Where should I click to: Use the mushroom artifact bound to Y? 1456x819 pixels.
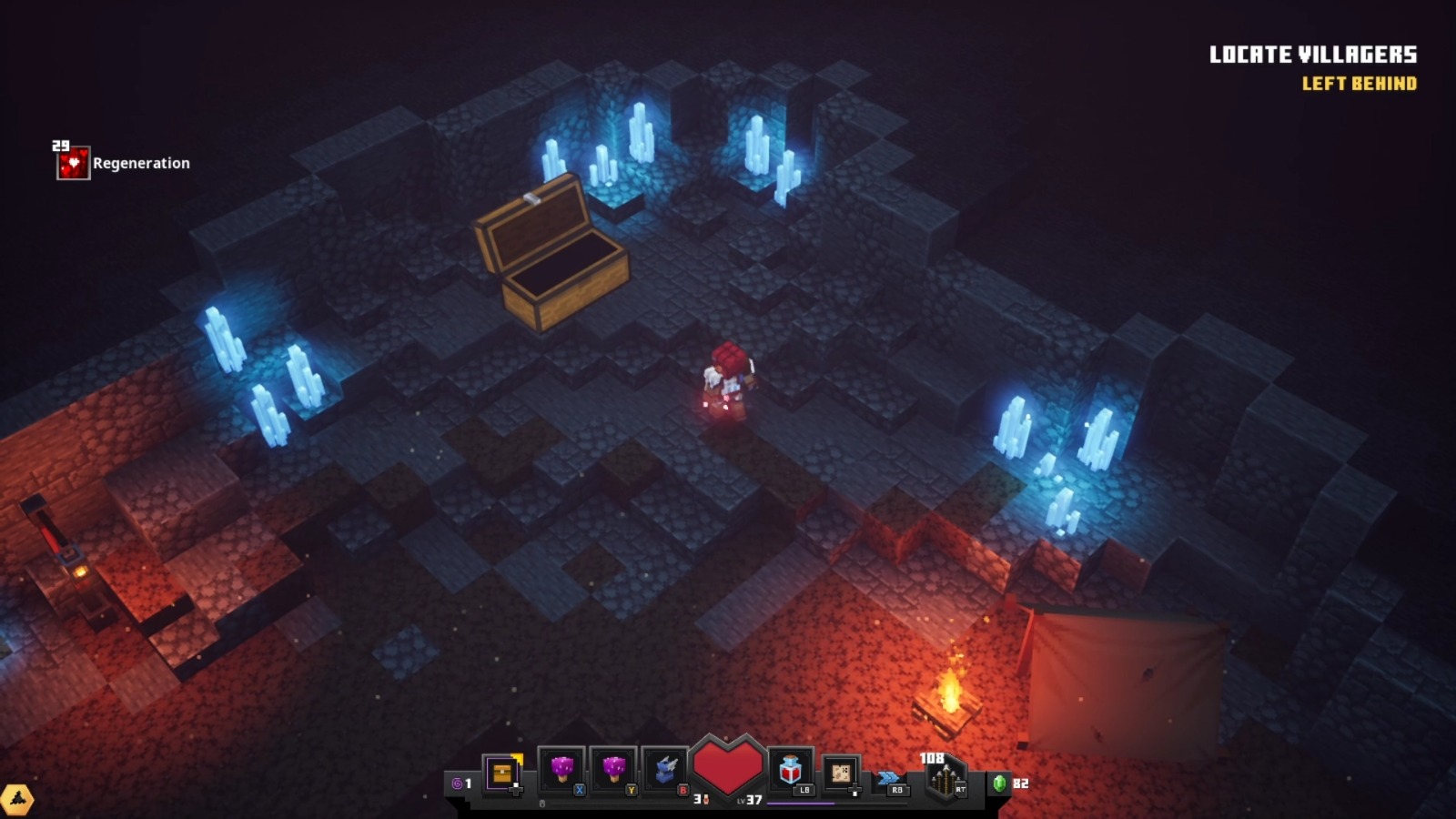coord(613,771)
